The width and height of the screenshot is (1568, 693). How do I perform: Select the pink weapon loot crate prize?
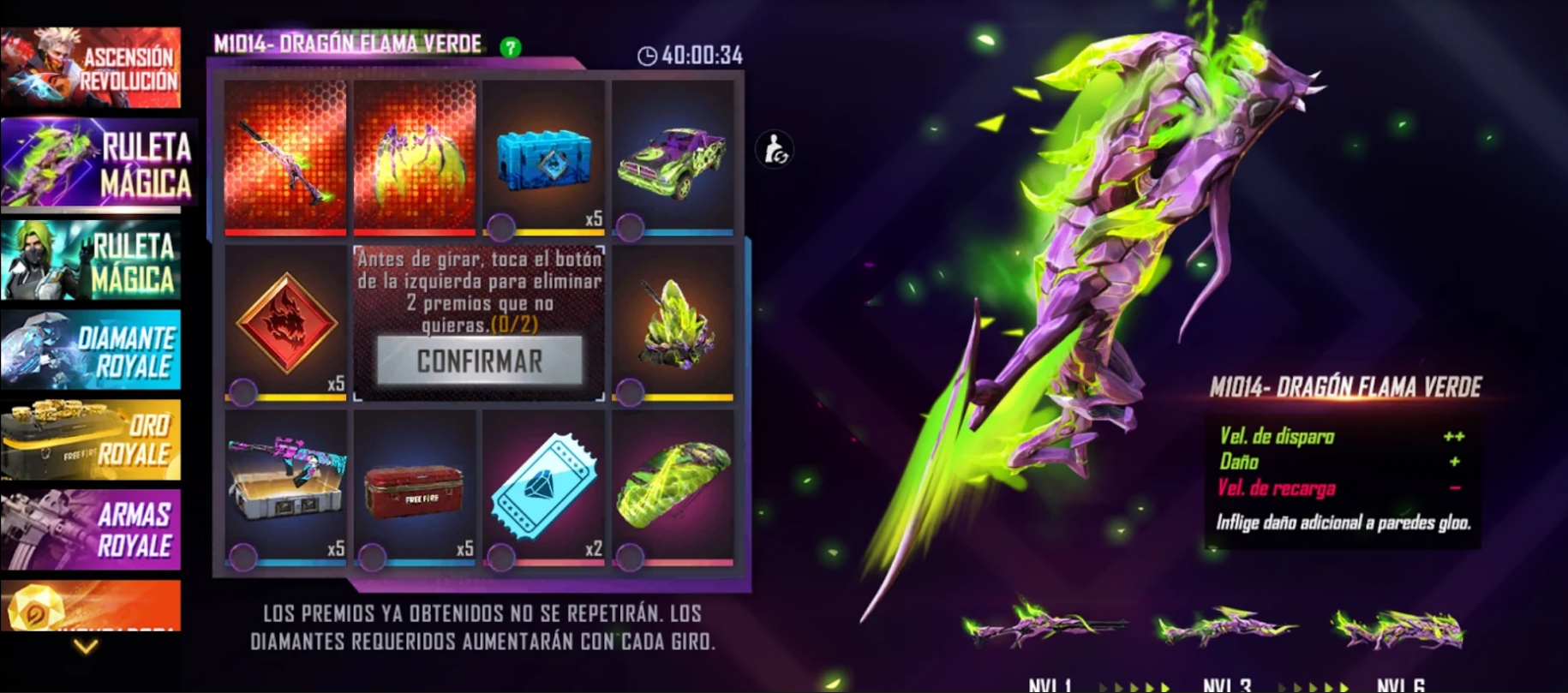[x=285, y=487]
